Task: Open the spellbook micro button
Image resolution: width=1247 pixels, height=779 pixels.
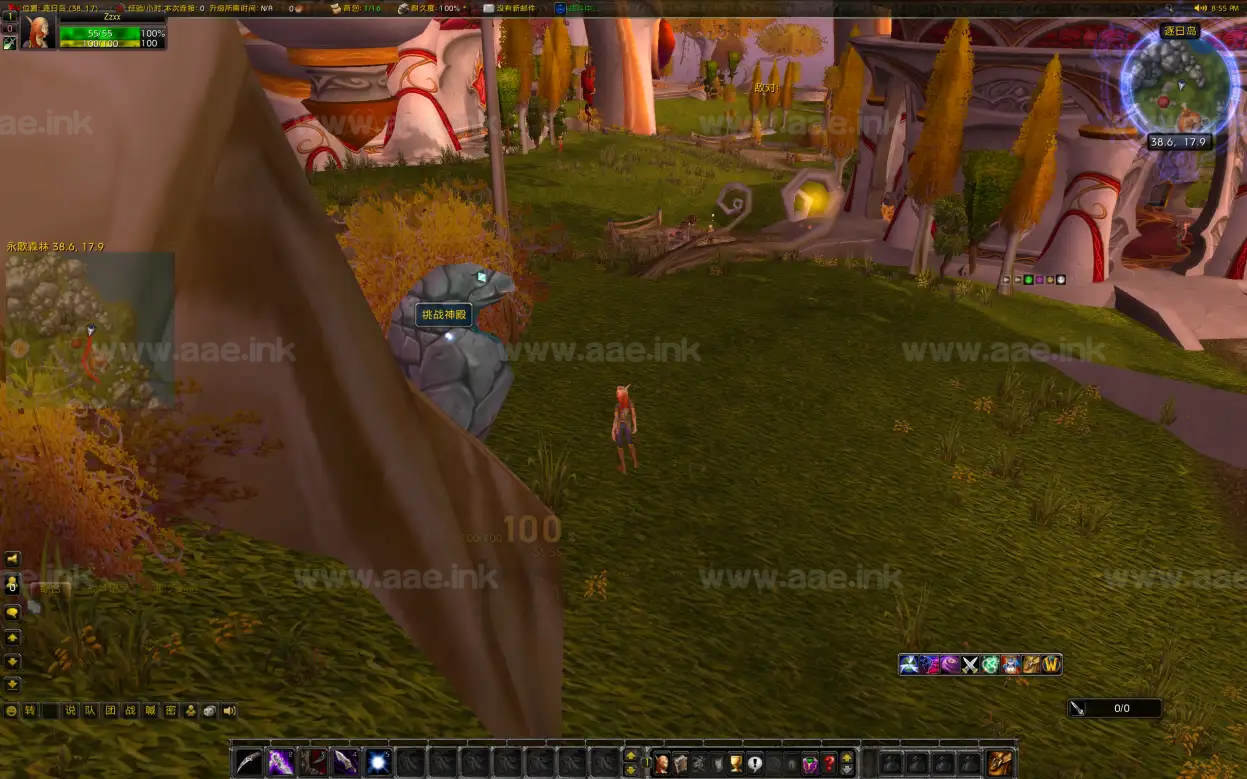Action: (681, 764)
